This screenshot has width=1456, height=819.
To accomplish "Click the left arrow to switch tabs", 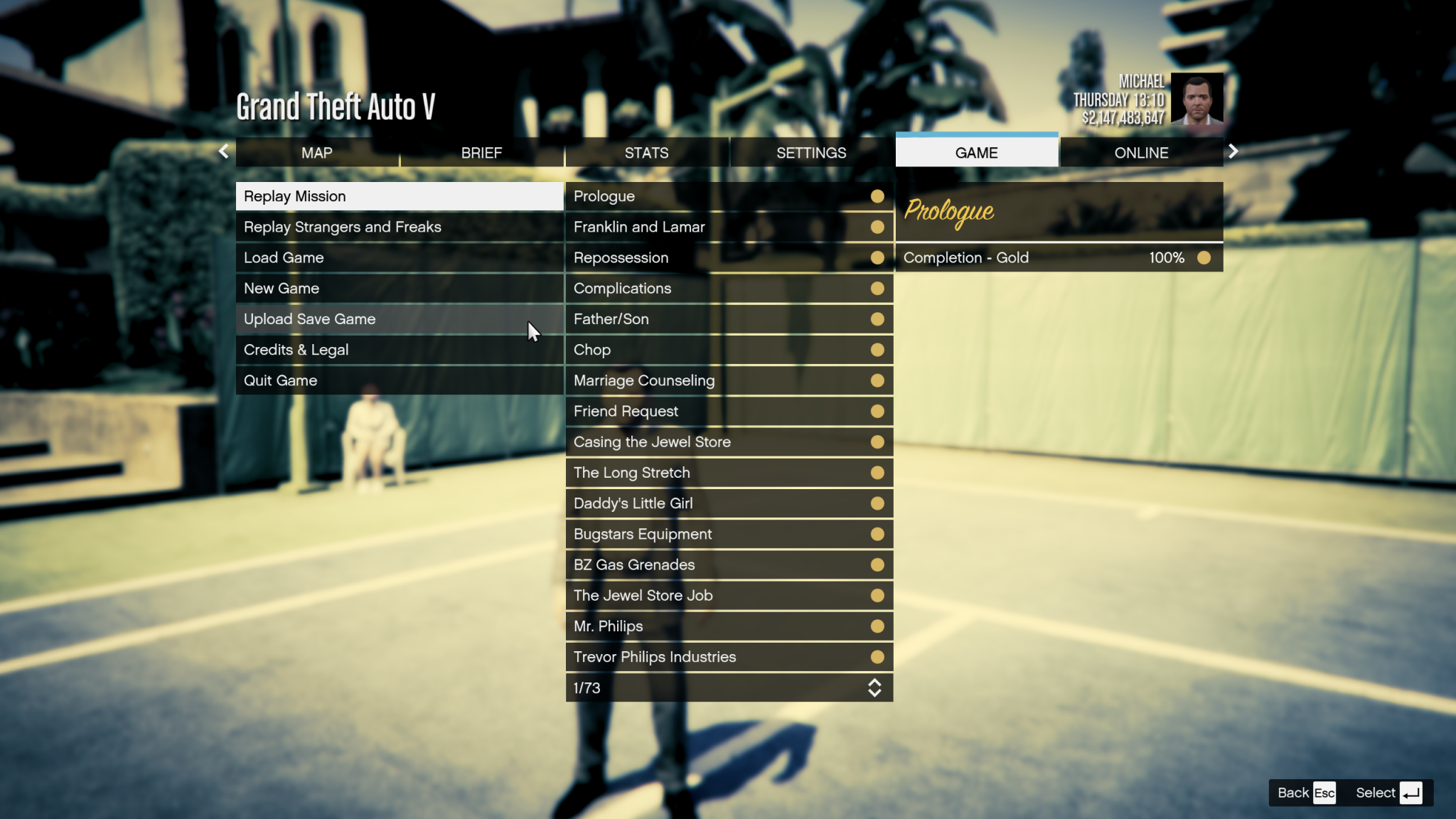I will pos(224,151).
